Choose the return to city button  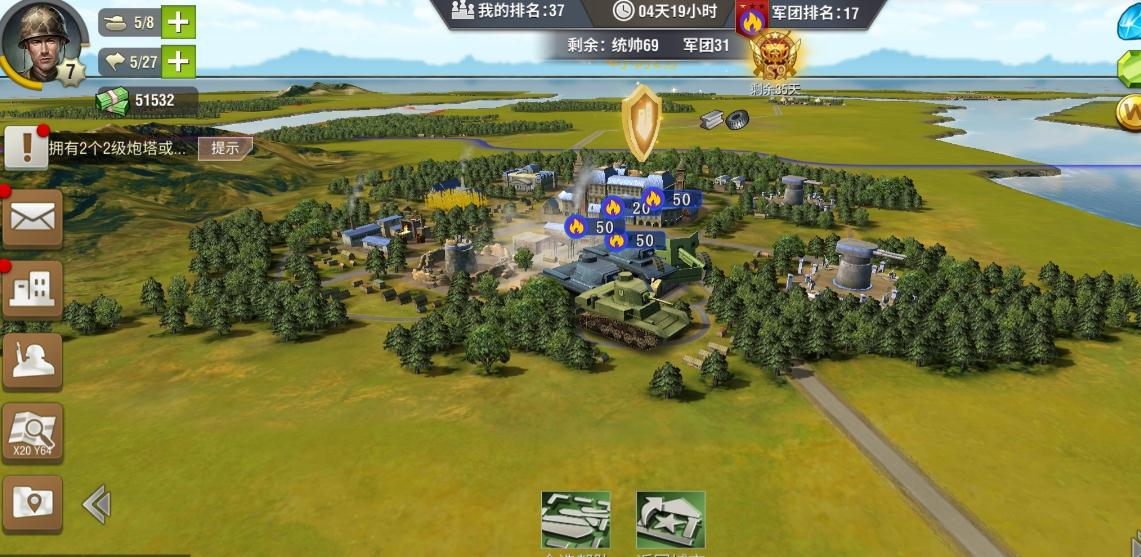tap(670, 520)
